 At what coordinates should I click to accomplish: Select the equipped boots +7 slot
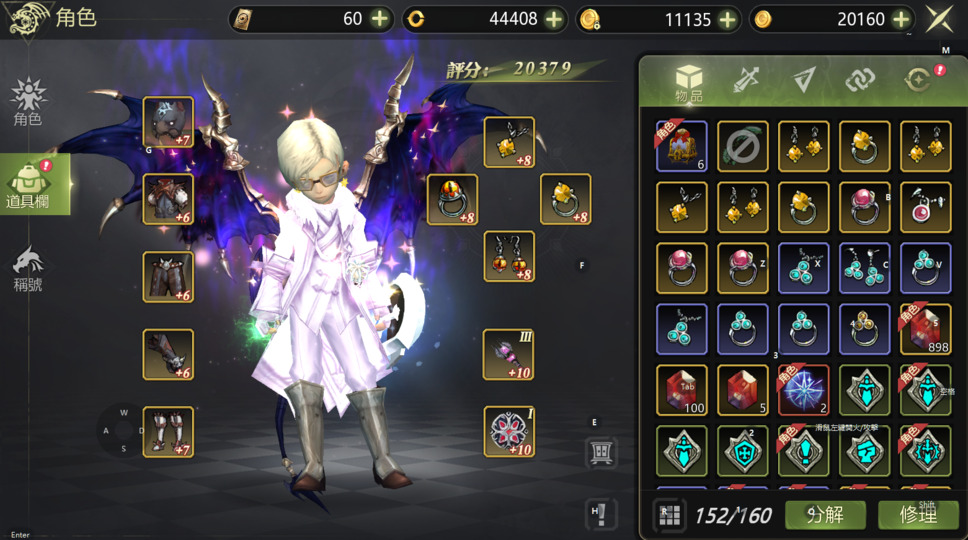coord(168,431)
